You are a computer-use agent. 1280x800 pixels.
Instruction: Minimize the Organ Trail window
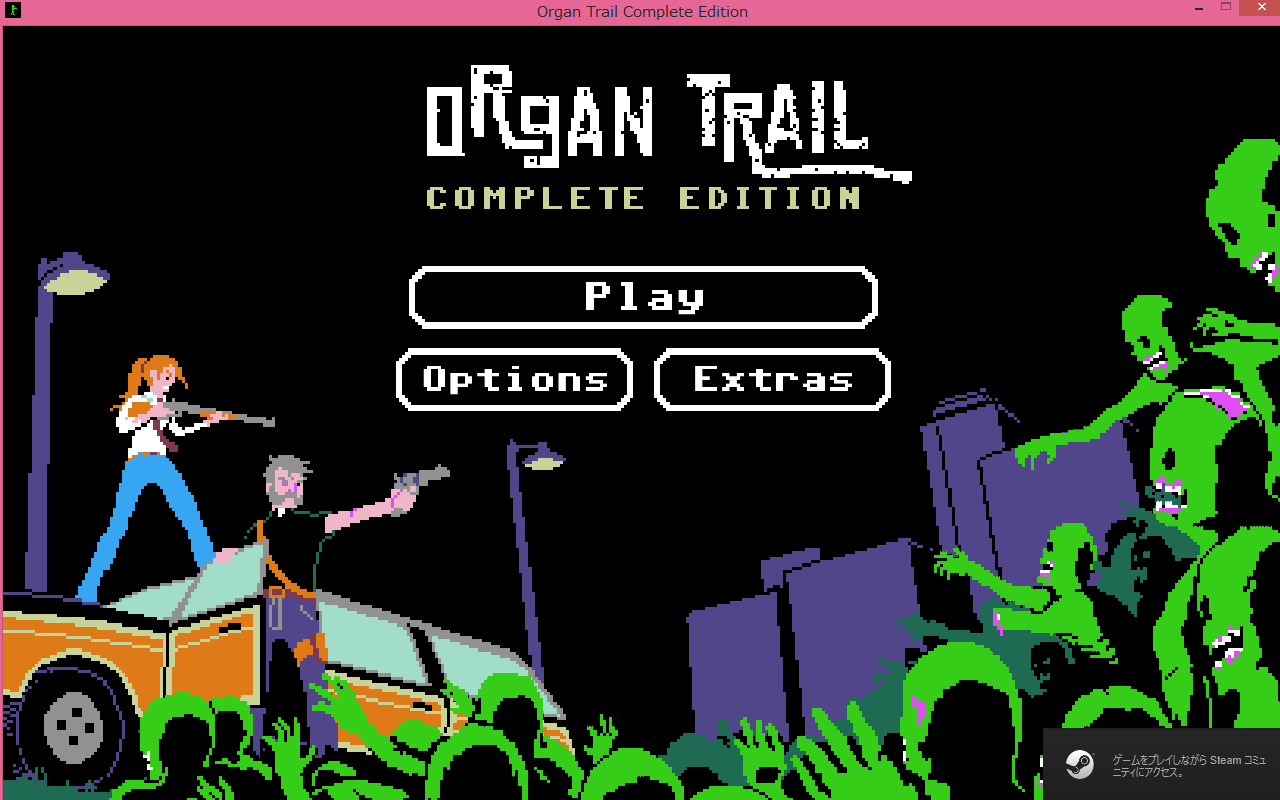tap(1197, 8)
